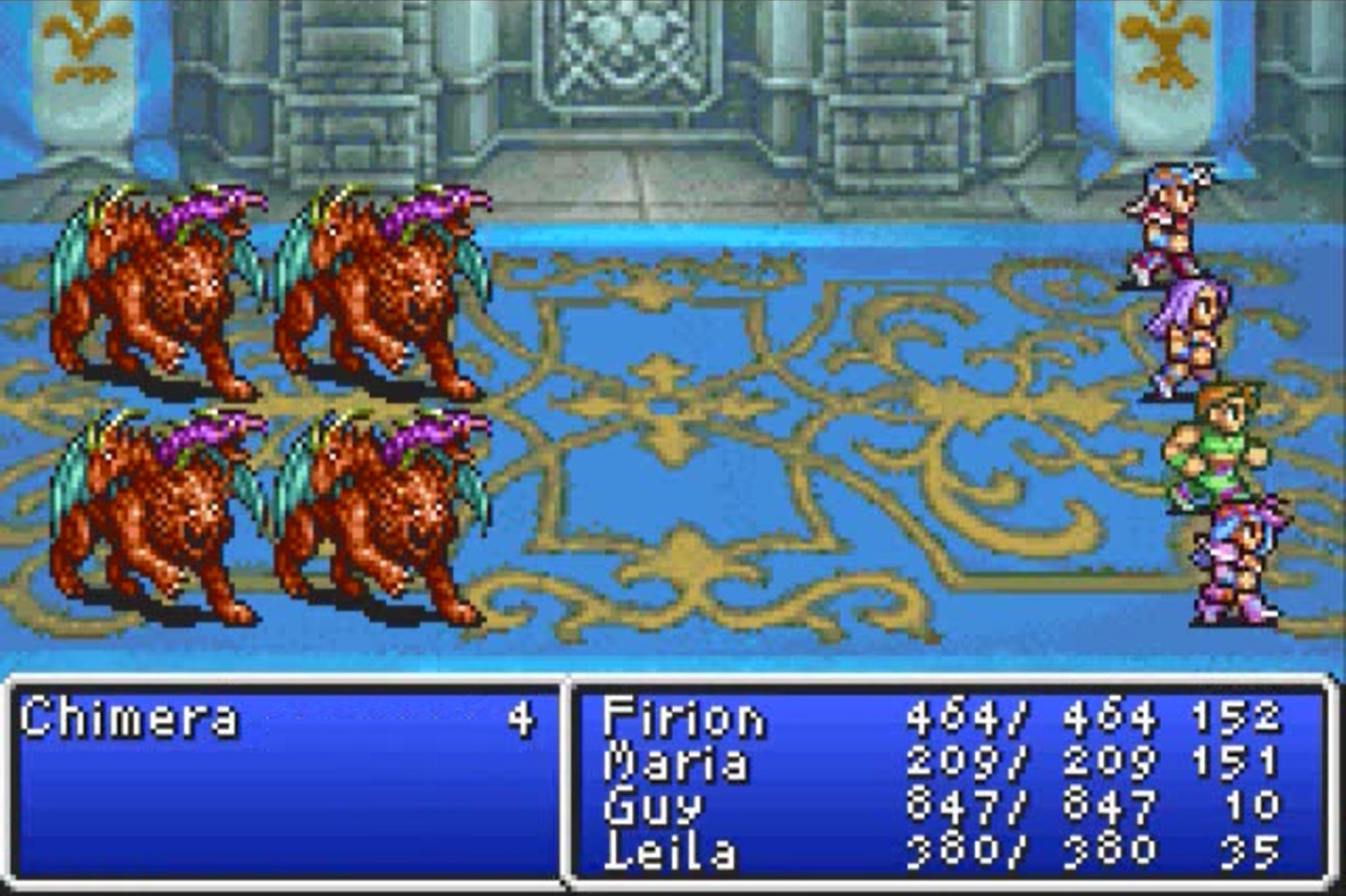Viewport: 1346px width, 896px height.
Task: Click Maria's name in the status window
Action: [x=678, y=762]
